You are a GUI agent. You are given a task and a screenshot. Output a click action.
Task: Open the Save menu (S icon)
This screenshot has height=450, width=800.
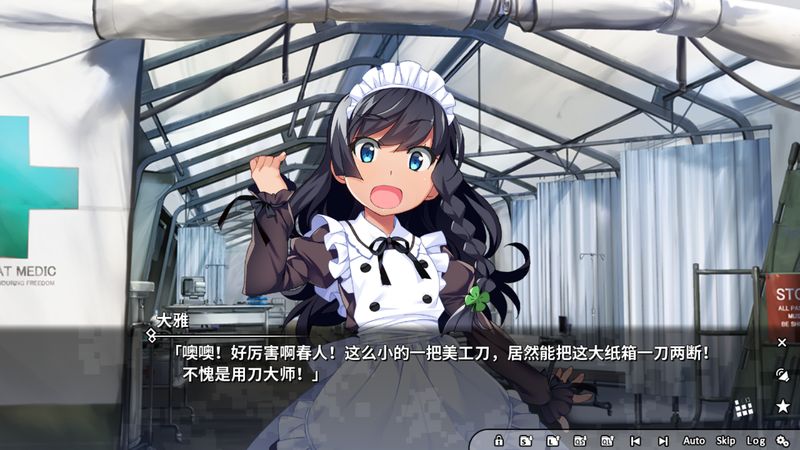(526, 440)
